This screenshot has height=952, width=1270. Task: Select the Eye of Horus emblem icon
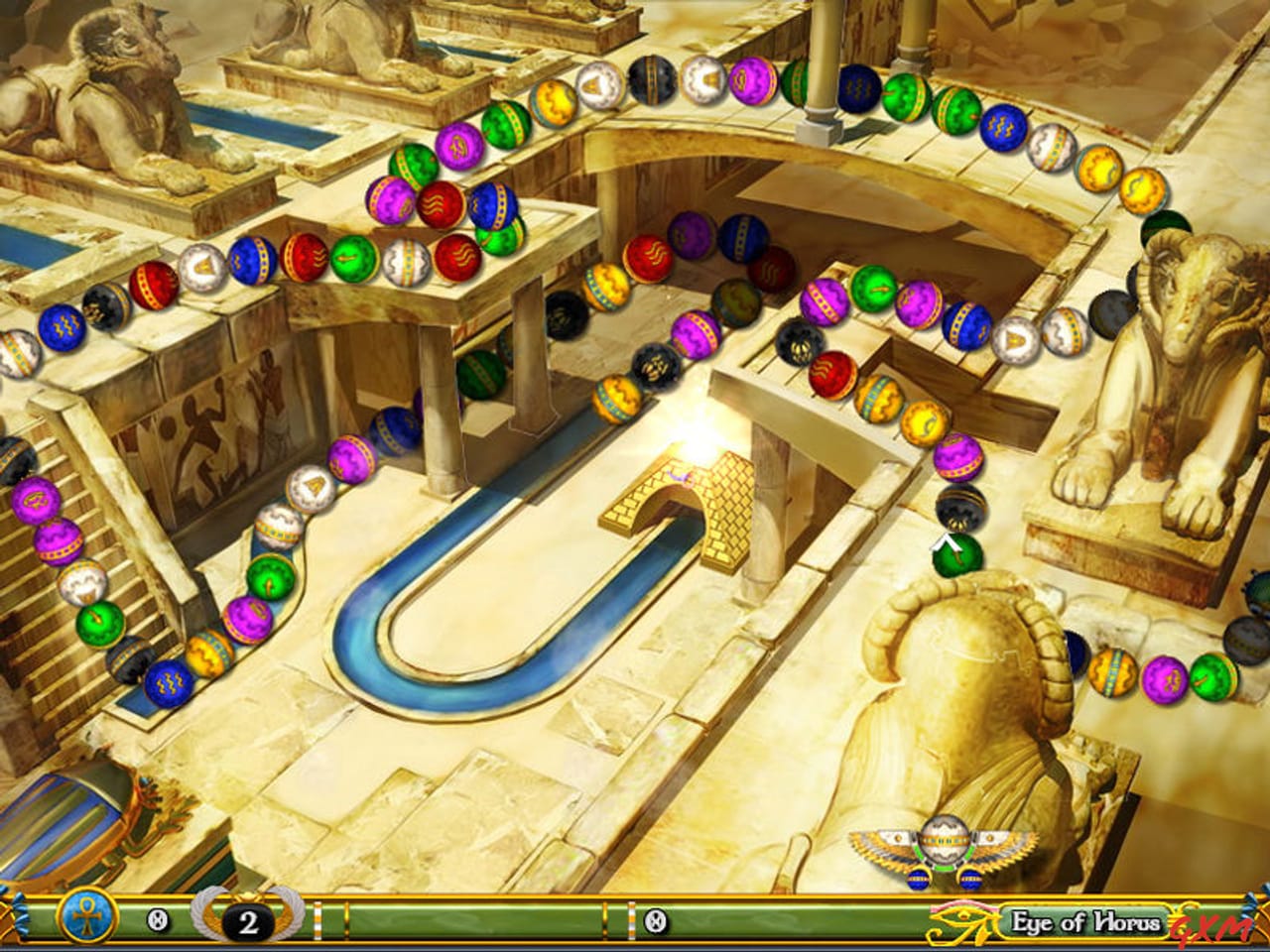[960, 920]
